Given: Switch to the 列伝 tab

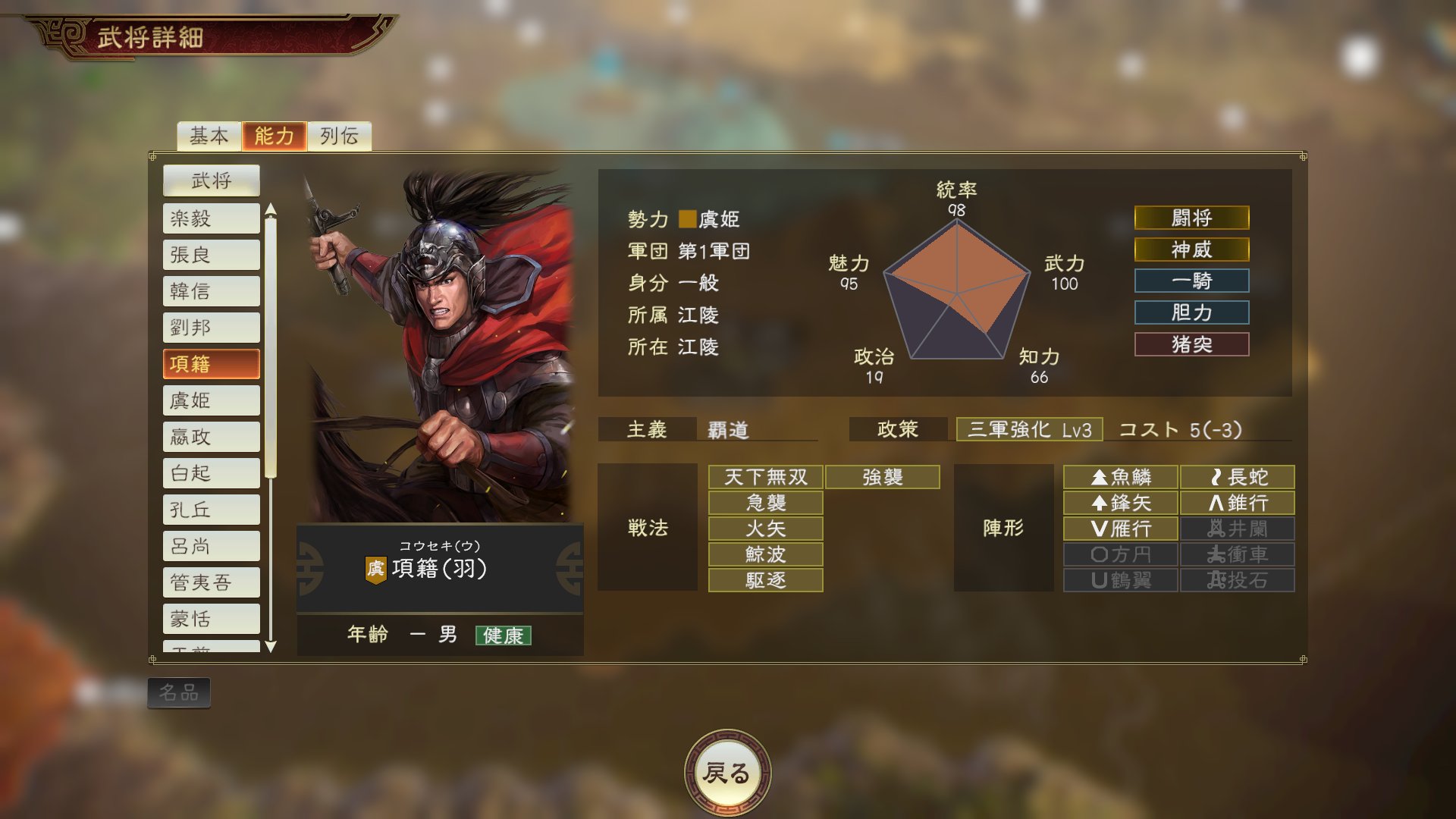Looking at the screenshot, I should click(x=338, y=136).
